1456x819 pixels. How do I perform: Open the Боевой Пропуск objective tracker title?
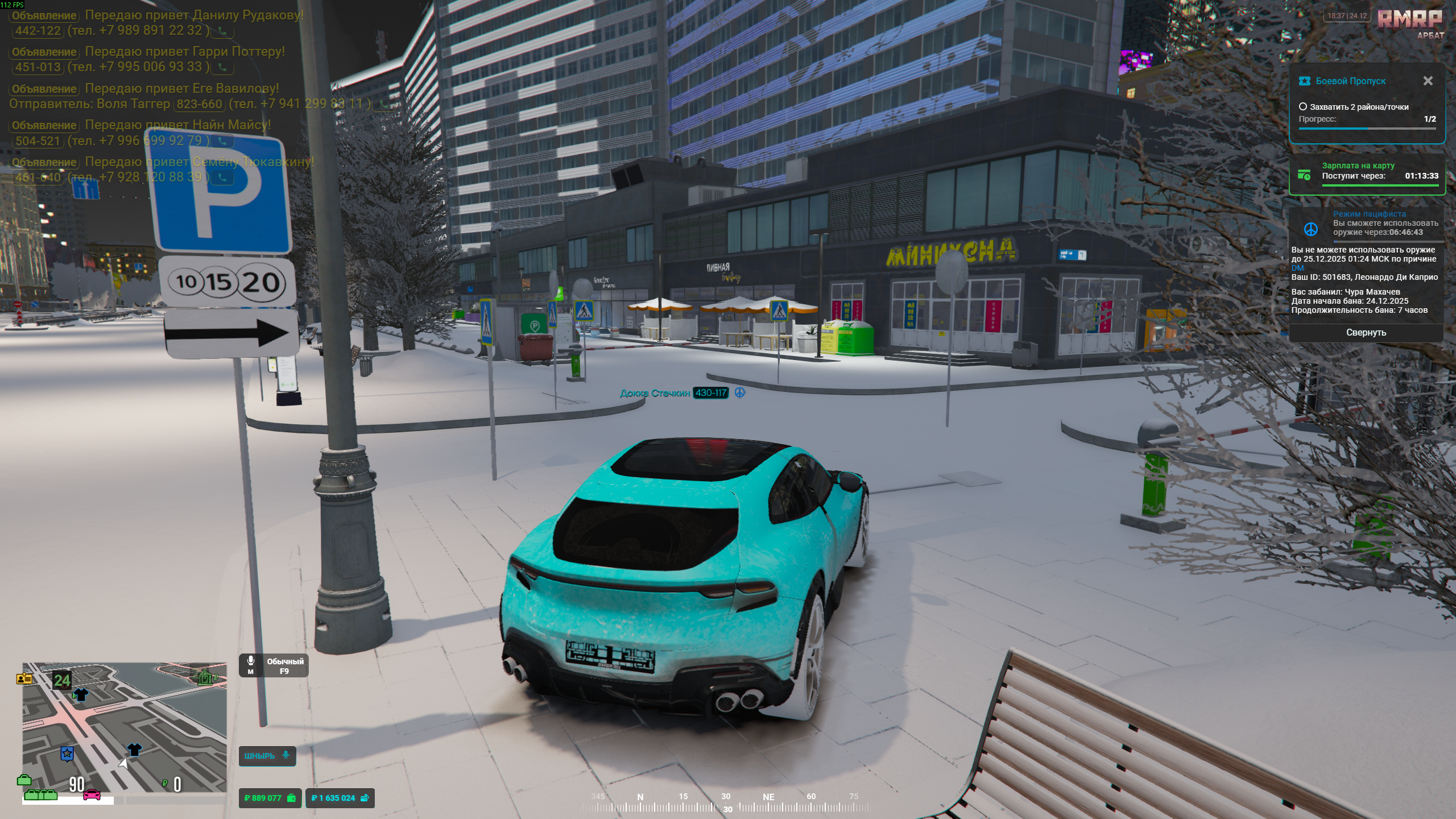(x=1350, y=81)
